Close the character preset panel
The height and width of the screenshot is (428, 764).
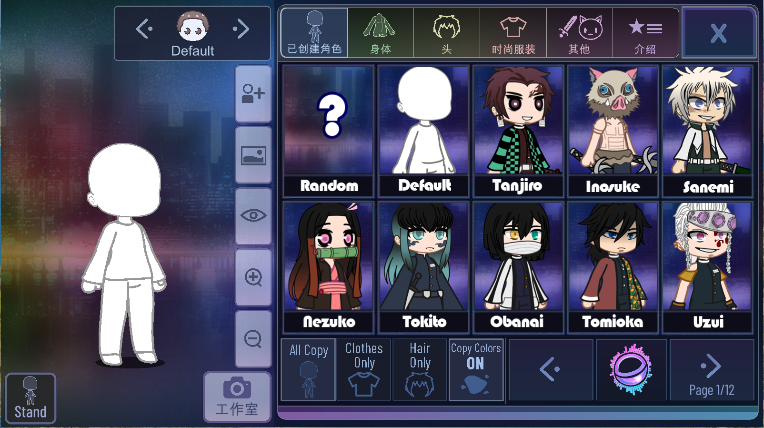[718, 33]
